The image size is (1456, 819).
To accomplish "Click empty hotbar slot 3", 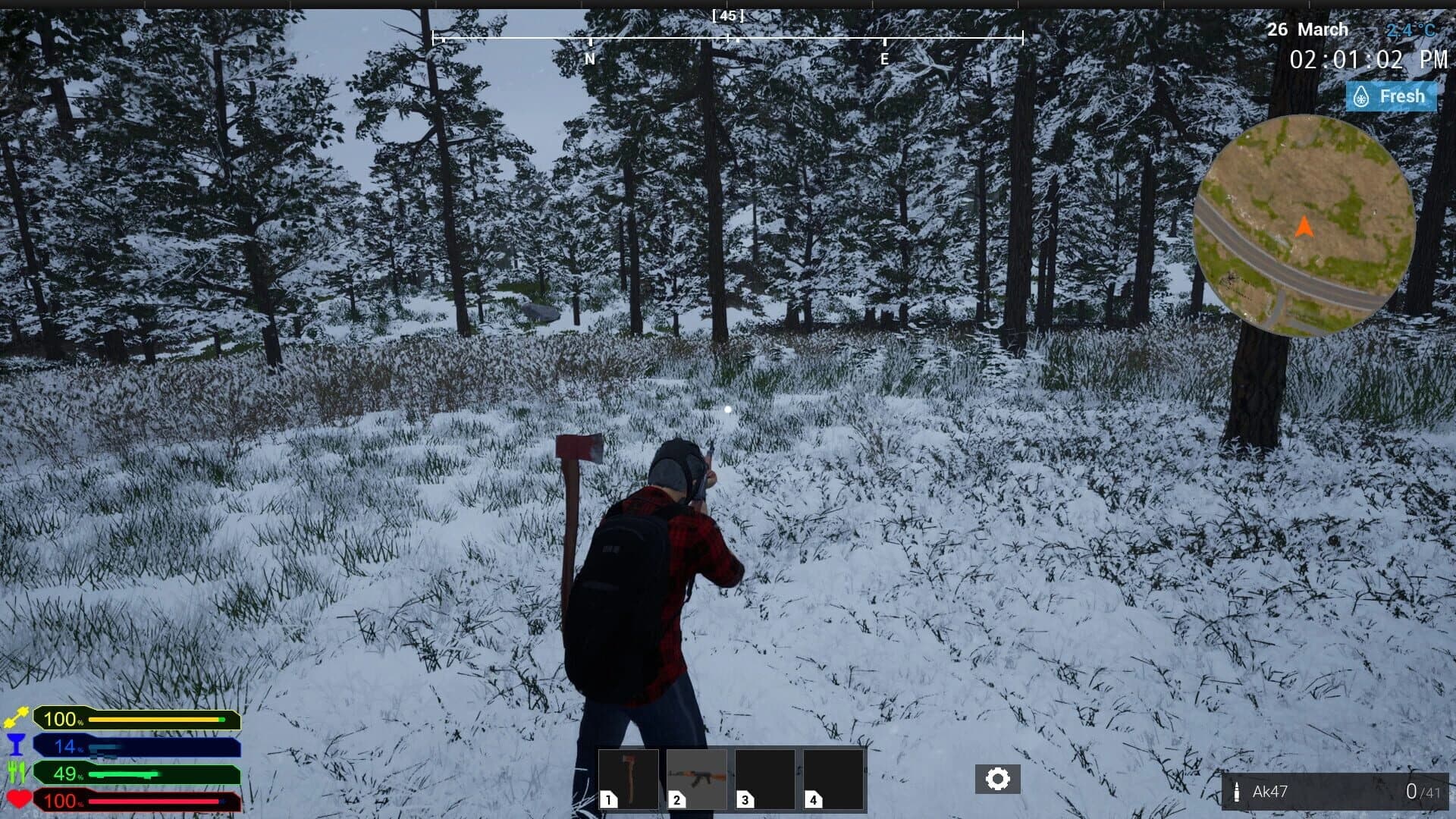I will point(766,777).
